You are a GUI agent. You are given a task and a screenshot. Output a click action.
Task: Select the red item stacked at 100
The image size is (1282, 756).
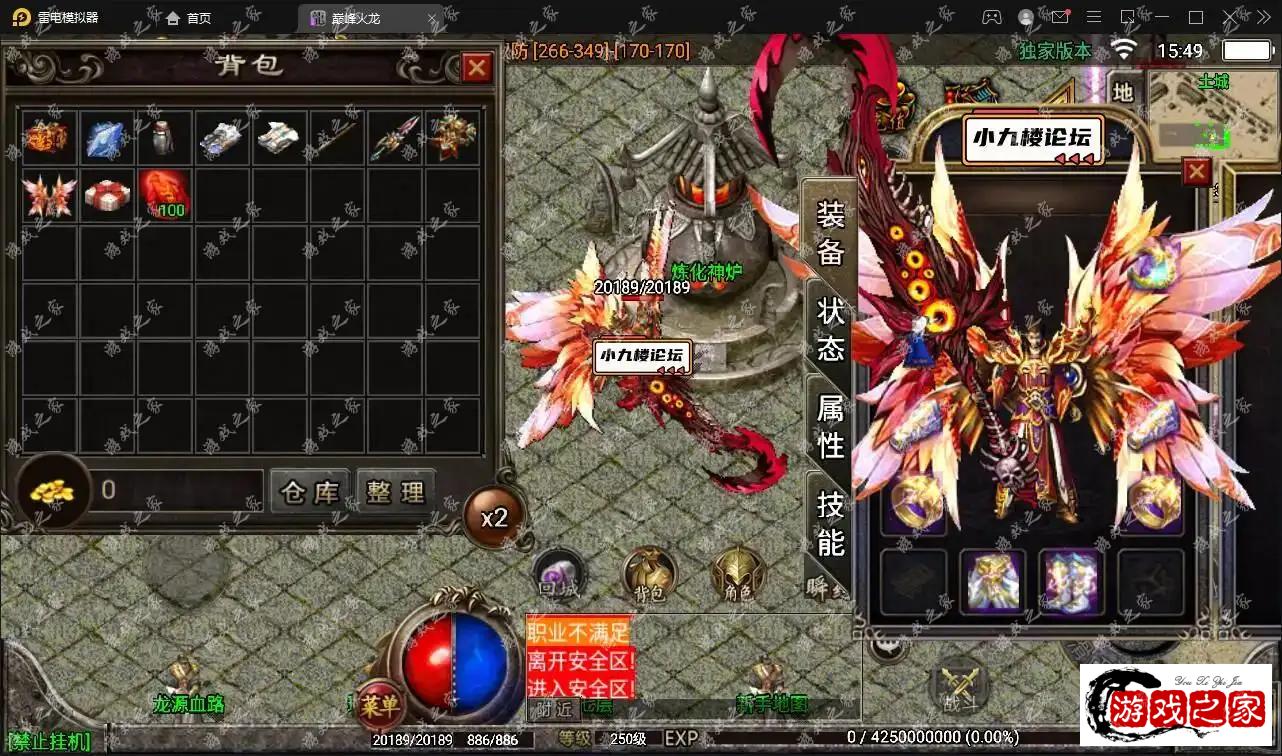coord(162,196)
